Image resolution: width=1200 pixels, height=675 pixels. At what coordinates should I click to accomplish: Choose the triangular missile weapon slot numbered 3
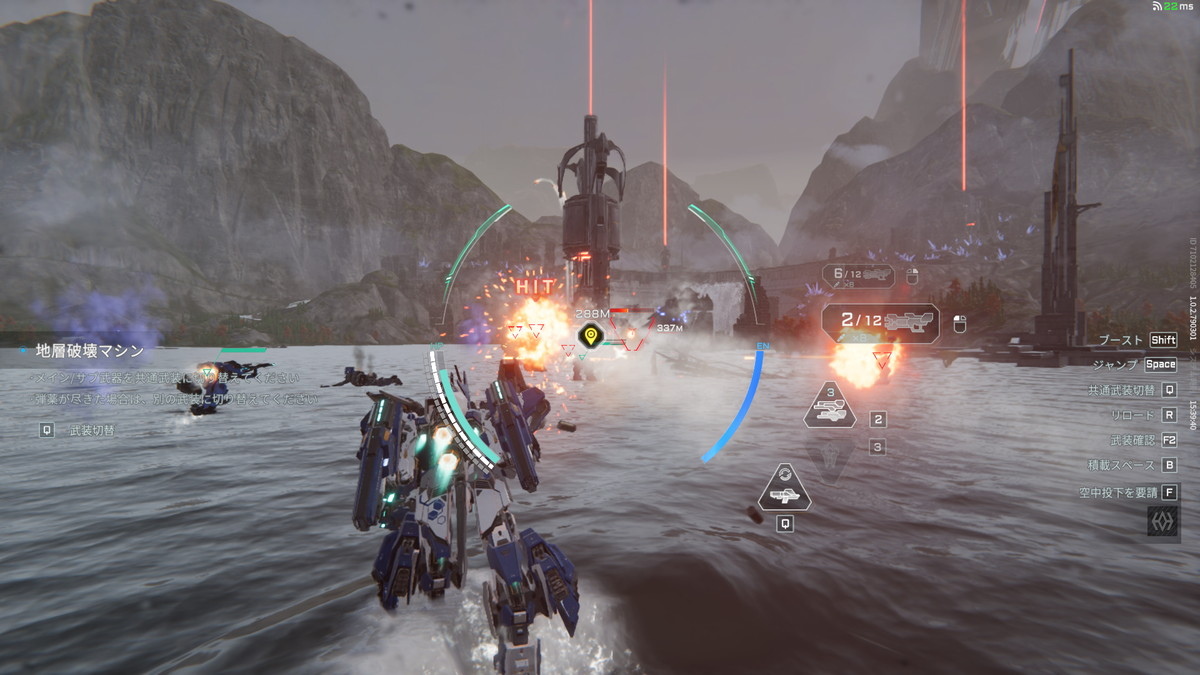[x=829, y=408]
